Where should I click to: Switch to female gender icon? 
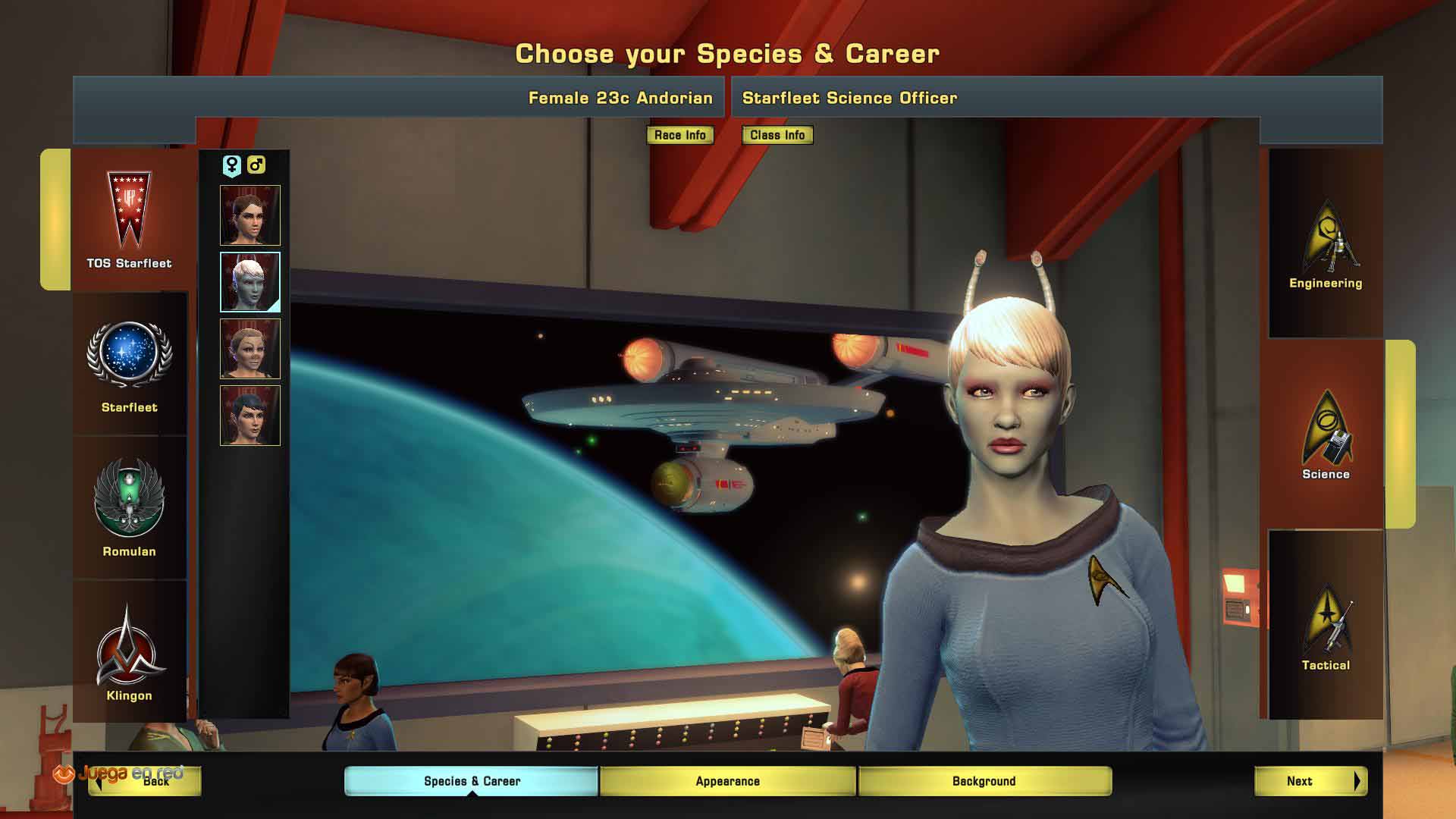click(231, 165)
